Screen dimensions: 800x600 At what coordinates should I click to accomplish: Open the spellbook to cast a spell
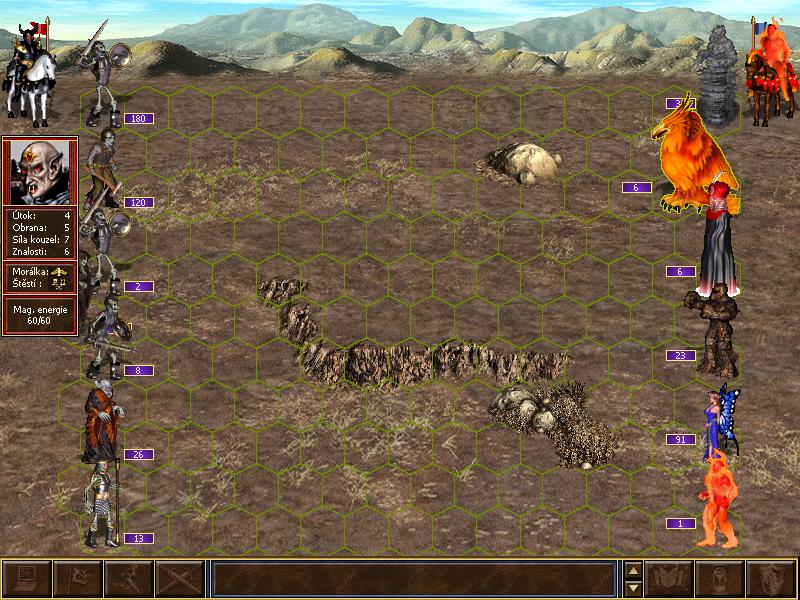click(x=670, y=578)
